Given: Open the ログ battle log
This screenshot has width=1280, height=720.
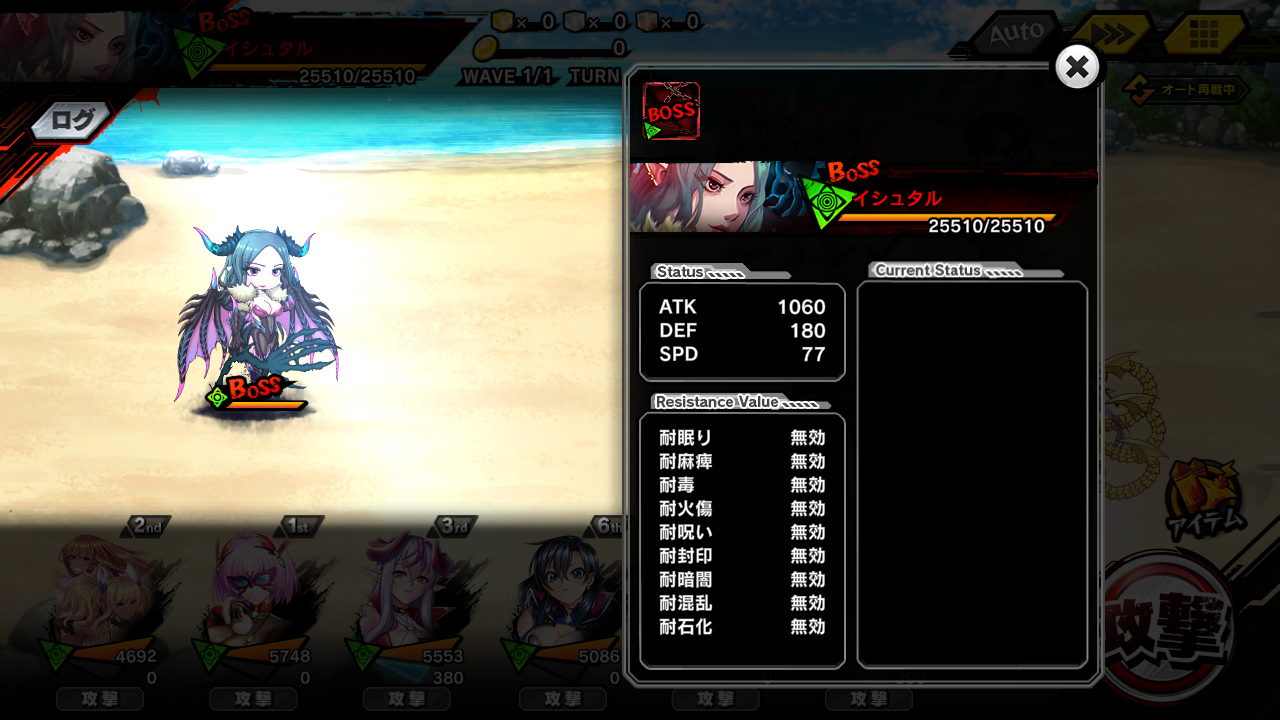Looking at the screenshot, I should pyautogui.click(x=72, y=121).
